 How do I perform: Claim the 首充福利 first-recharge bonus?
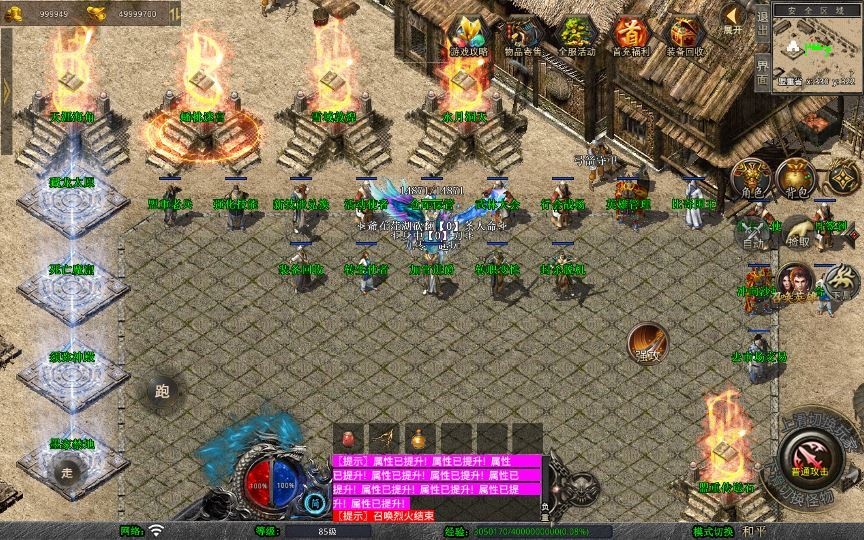click(x=629, y=37)
